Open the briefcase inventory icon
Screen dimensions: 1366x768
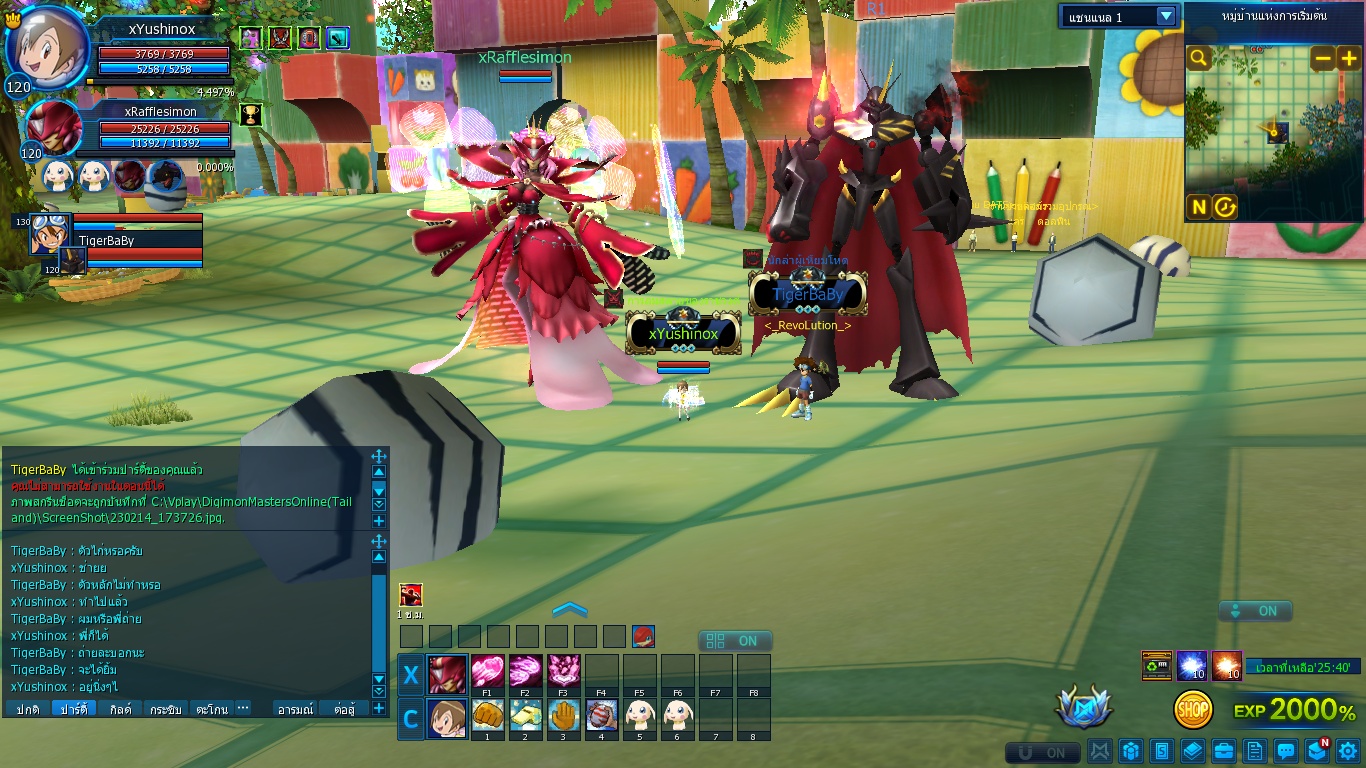(1223, 750)
